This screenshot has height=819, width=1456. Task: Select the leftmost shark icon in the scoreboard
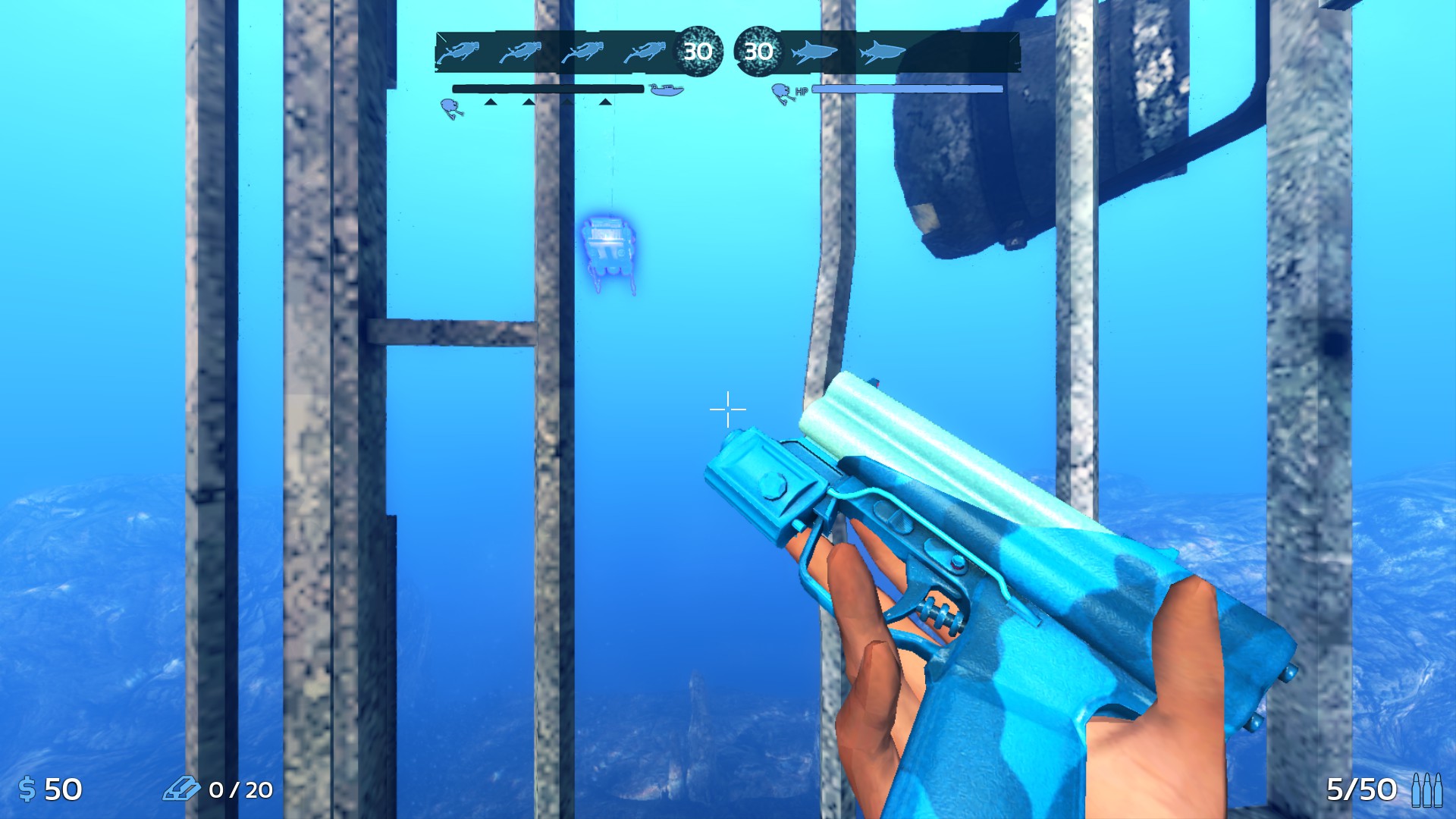click(813, 53)
